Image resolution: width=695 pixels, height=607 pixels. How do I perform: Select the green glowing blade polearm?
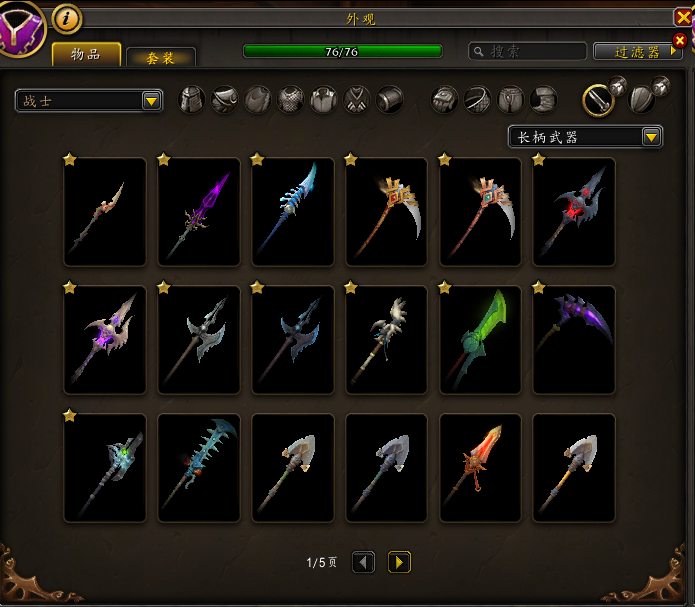(481, 340)
